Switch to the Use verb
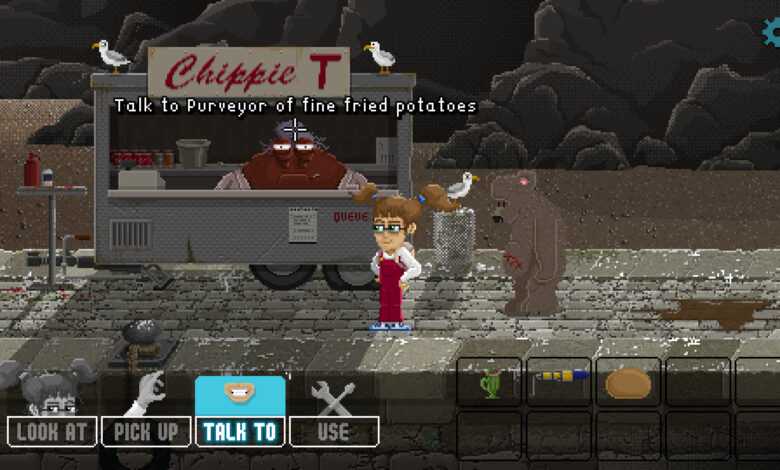Image resolution: width=780 pixels, height=470 pixels. click(333, 431)
